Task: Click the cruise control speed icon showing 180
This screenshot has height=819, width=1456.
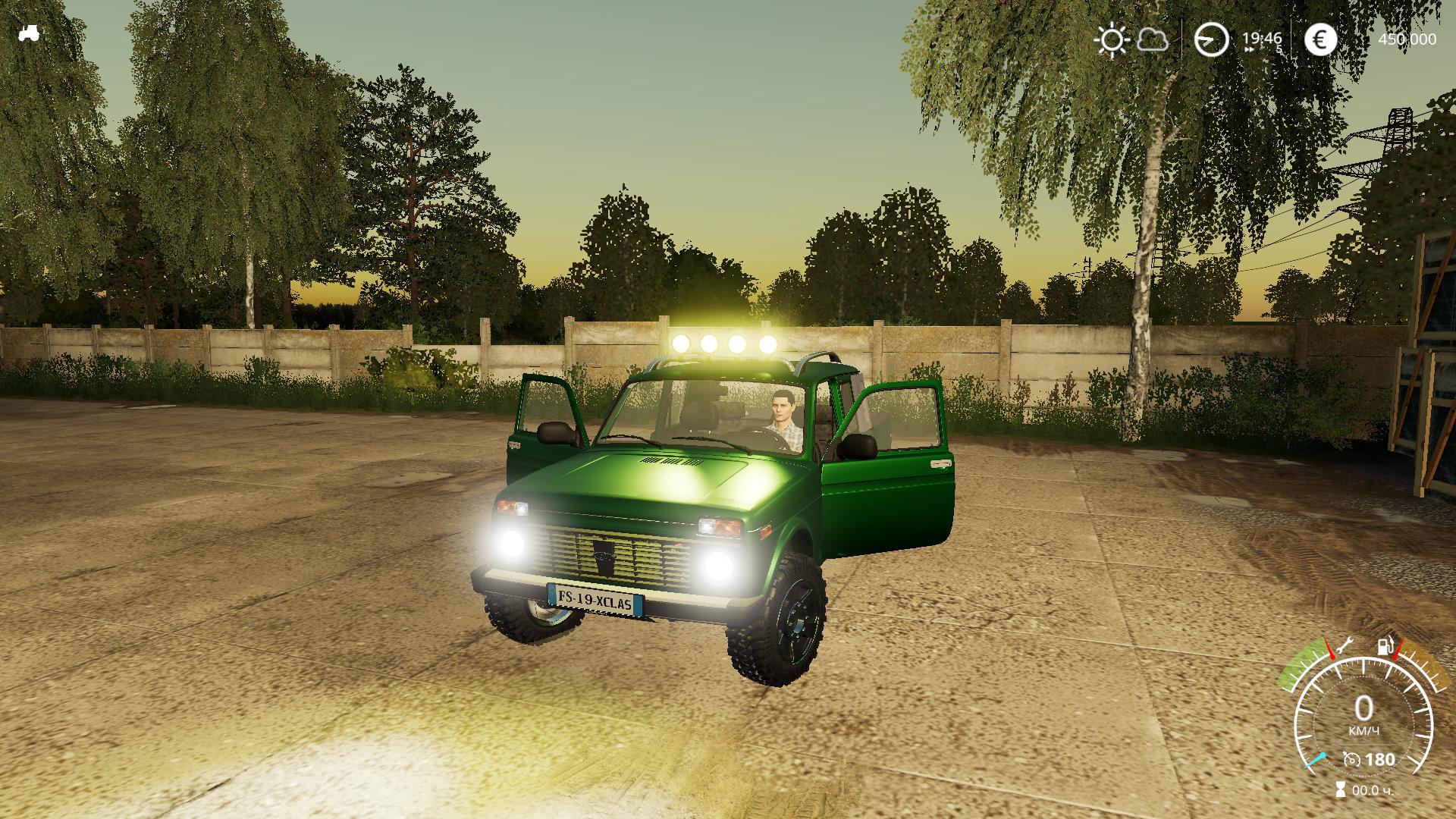Action: click(x=1352, y=761)
